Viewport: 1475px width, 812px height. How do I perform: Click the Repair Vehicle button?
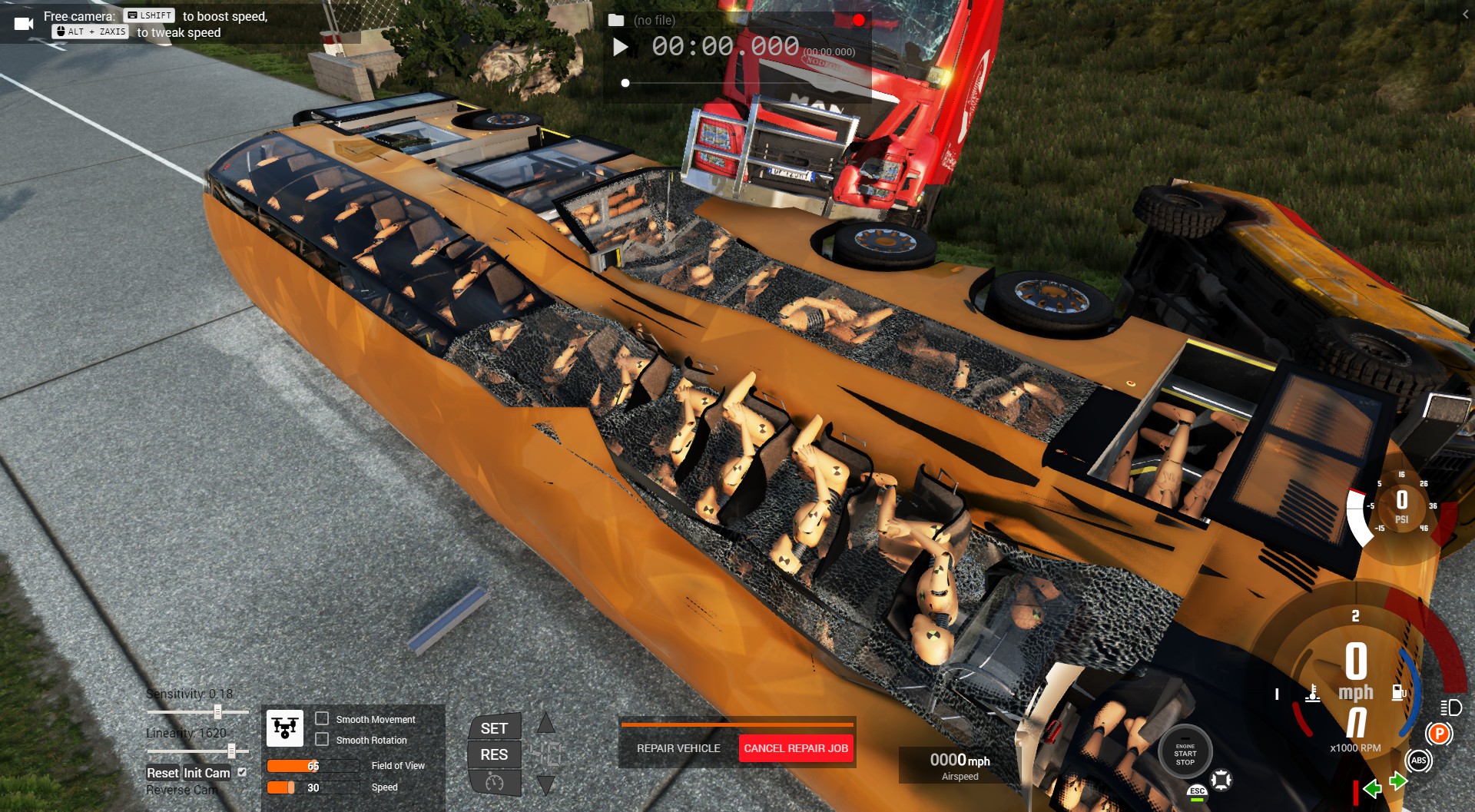(x=678, y=748)
